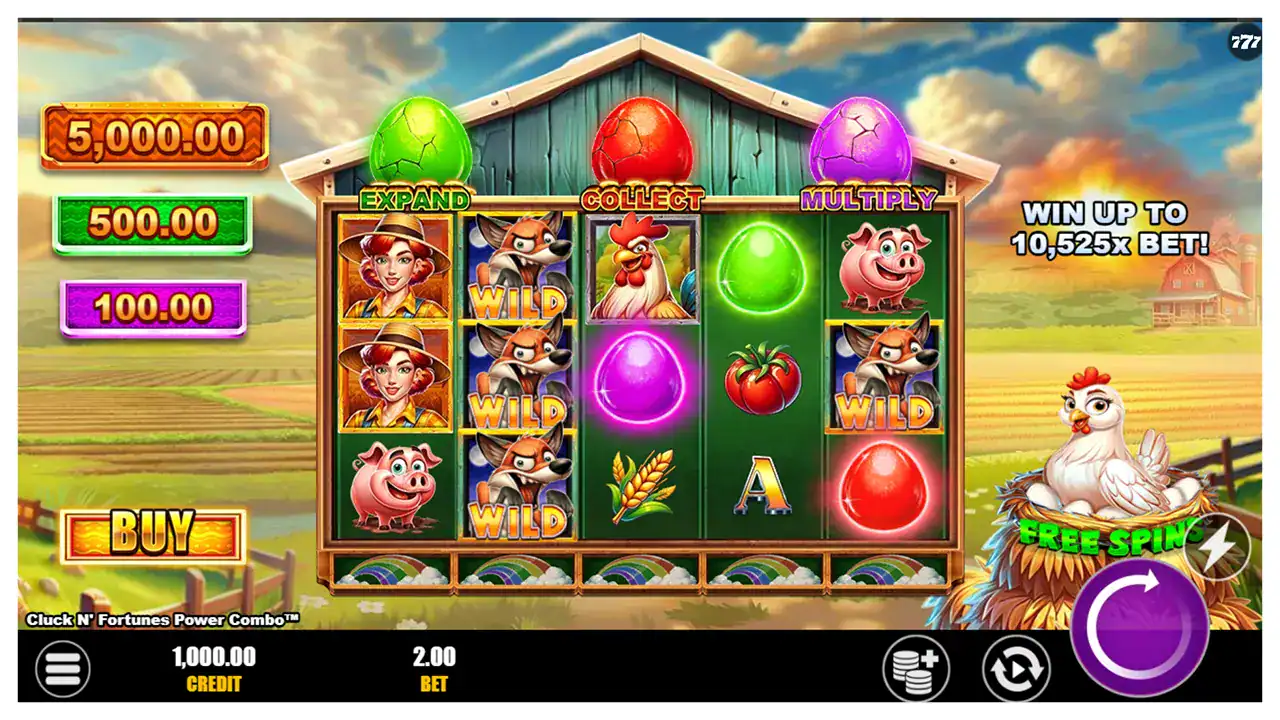Toggle the lightning bolt turbo spin
This screenshot has height=720, width=1280.
click(1218, 547)
